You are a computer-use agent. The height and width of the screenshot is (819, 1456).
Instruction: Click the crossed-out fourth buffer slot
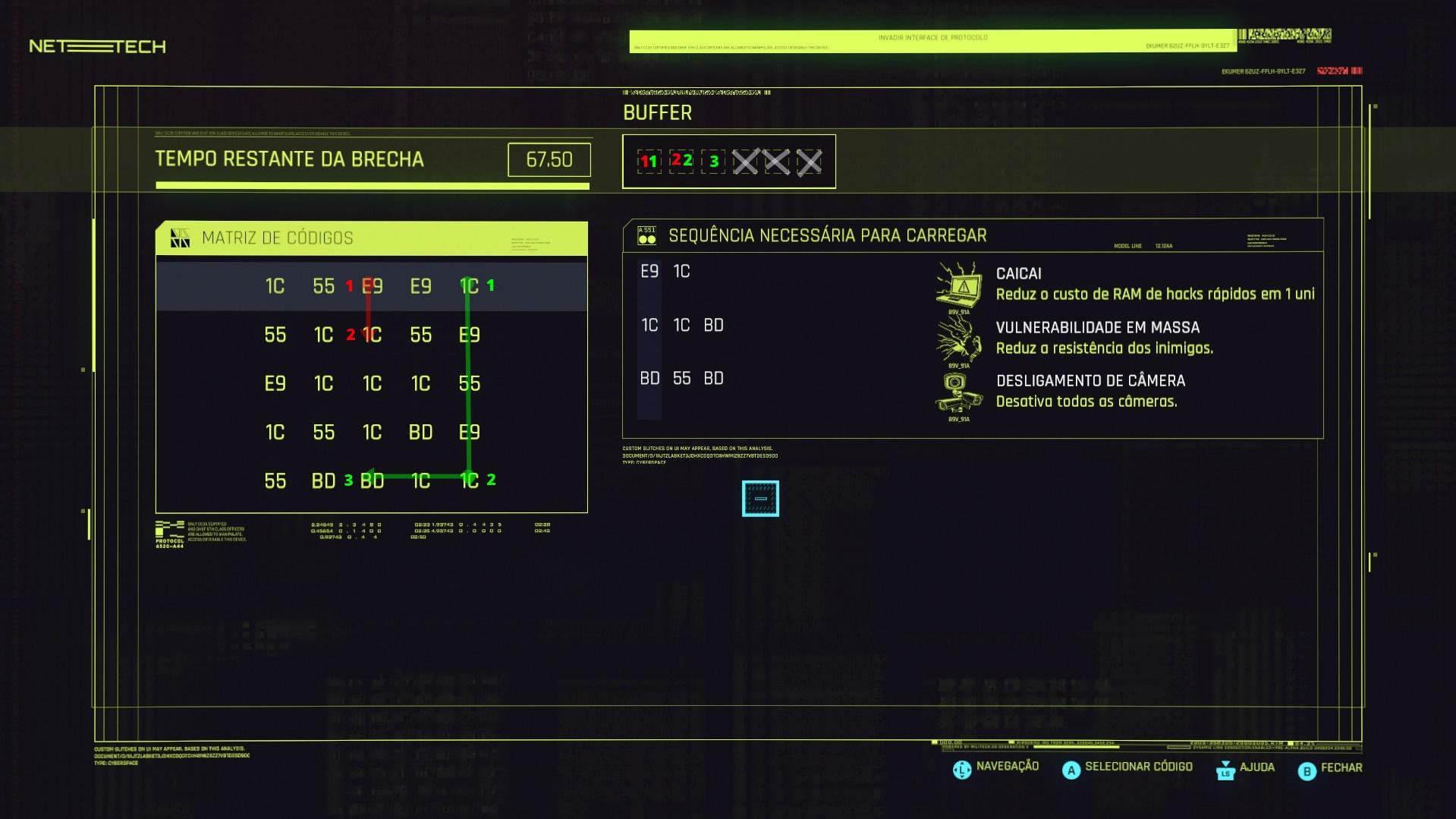(746, 161)
